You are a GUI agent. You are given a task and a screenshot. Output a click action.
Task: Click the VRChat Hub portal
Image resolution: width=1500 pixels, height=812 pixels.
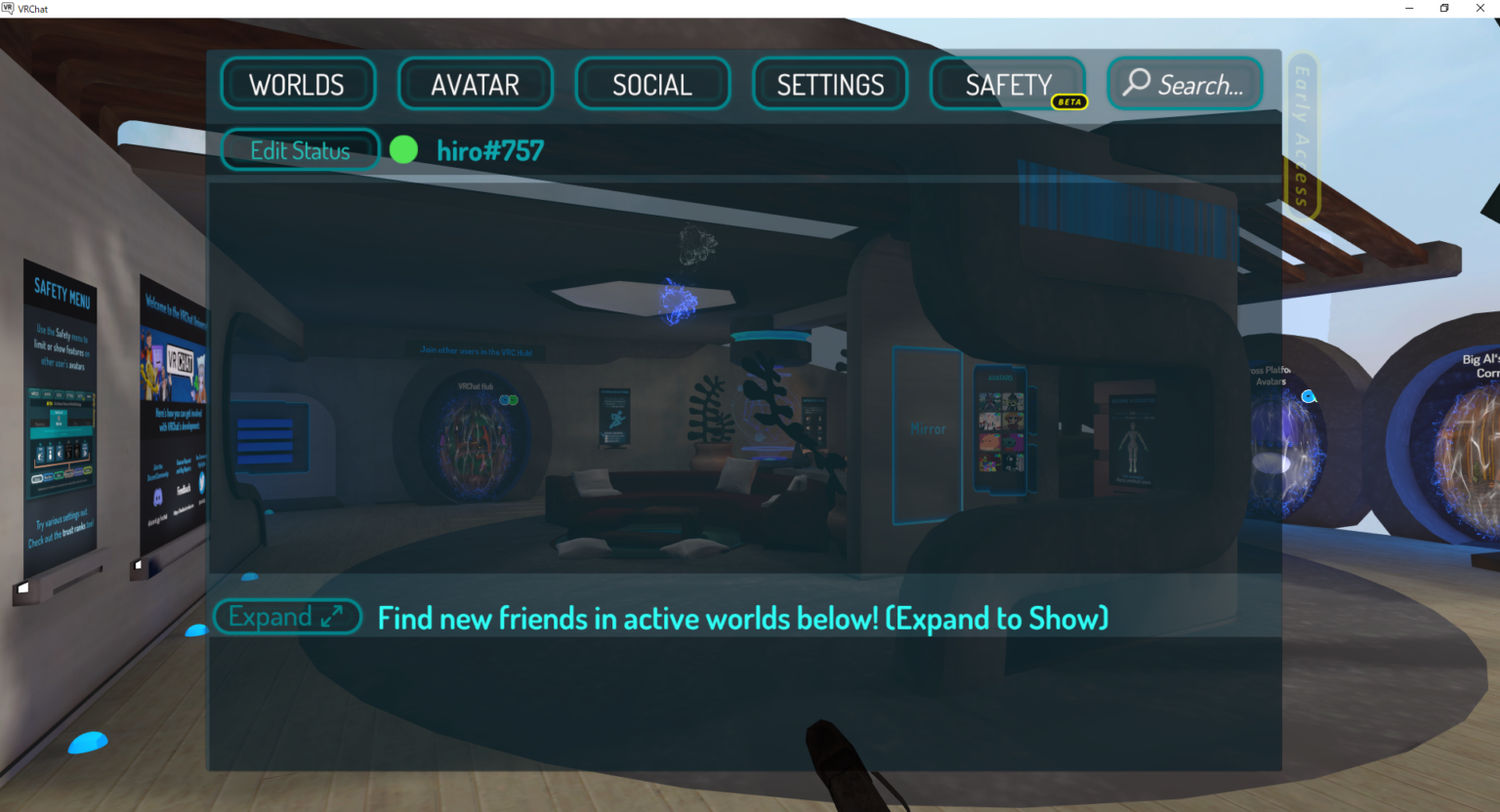[x=476, y=434]
